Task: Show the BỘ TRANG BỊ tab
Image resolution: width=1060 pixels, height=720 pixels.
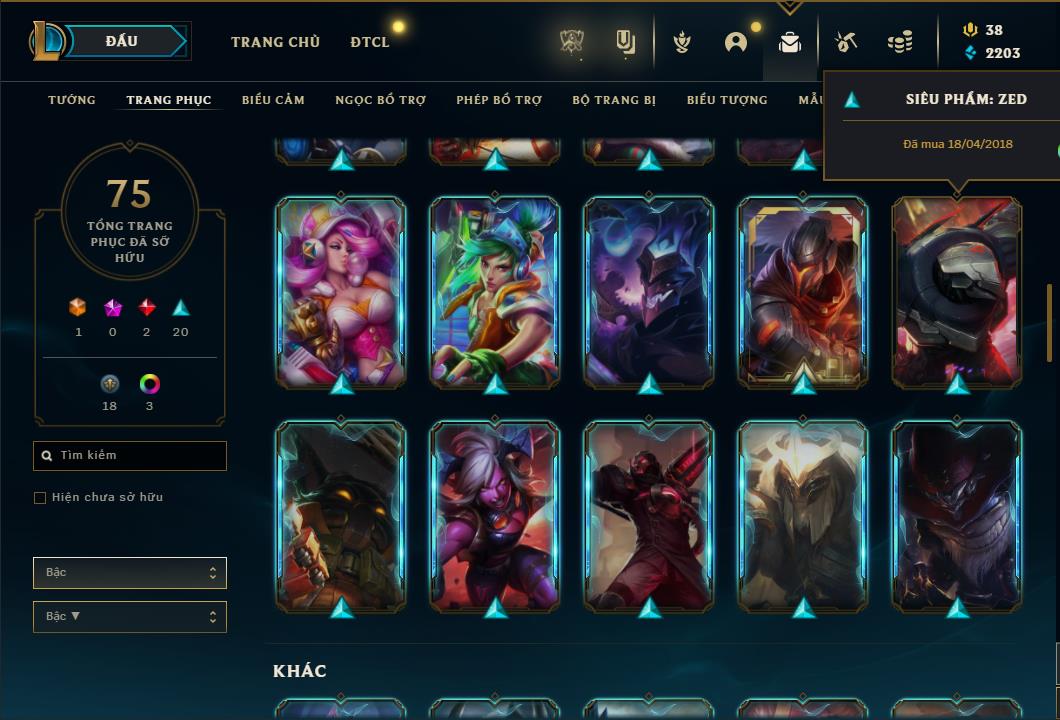Action: tap(614, 100)
